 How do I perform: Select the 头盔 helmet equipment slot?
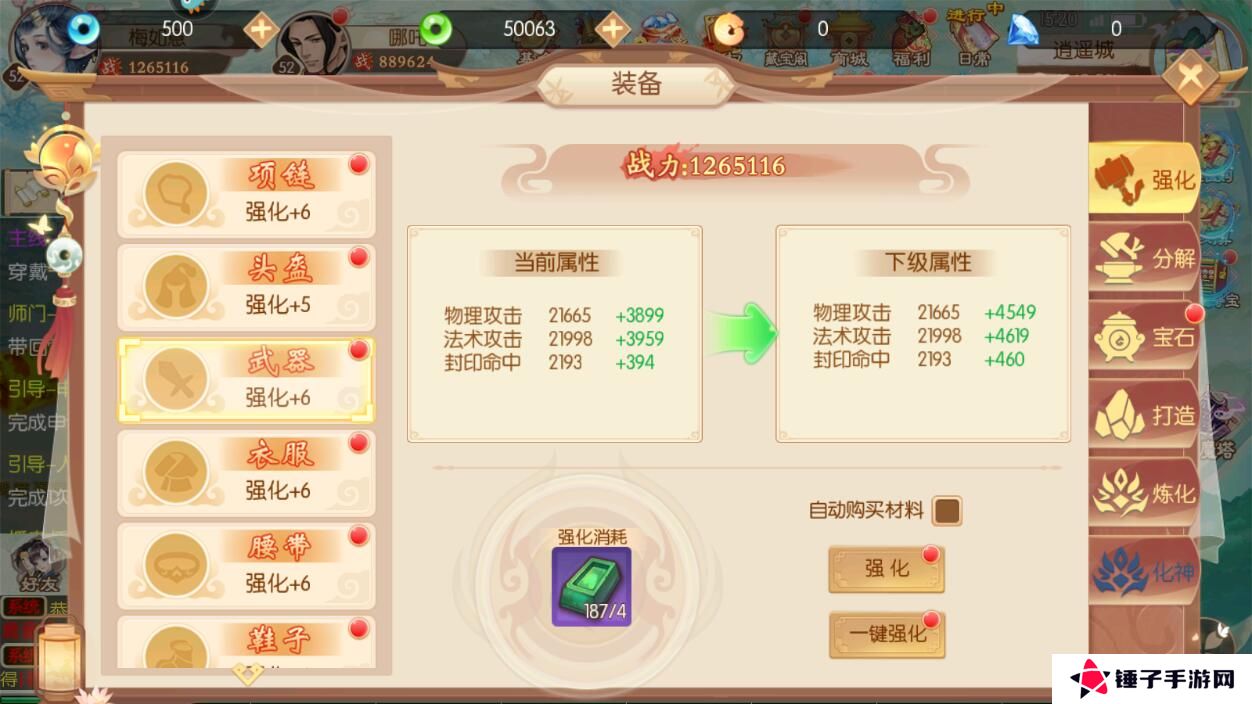point(246,287)
